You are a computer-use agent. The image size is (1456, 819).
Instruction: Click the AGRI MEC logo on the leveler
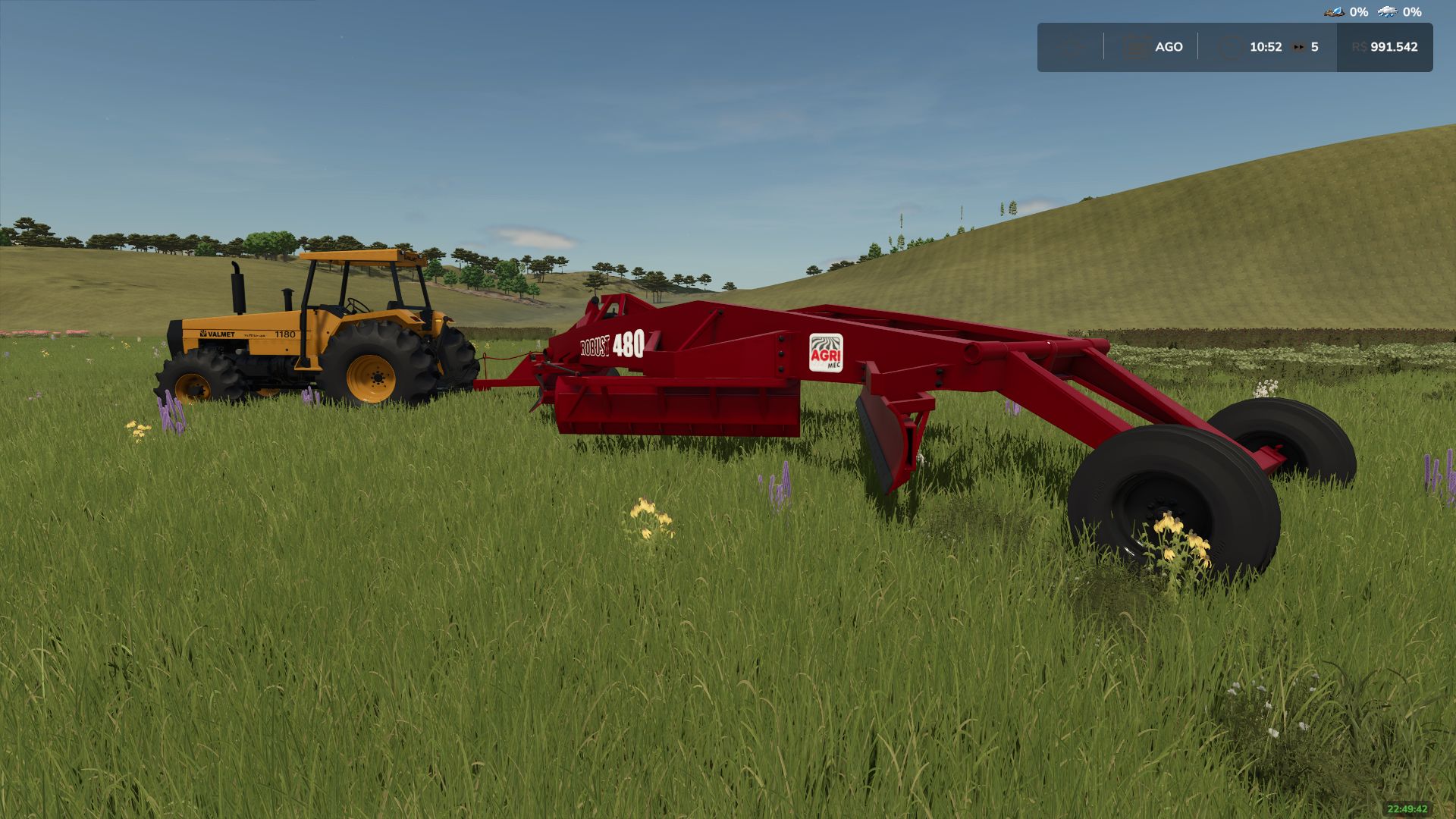coord(827,352)
